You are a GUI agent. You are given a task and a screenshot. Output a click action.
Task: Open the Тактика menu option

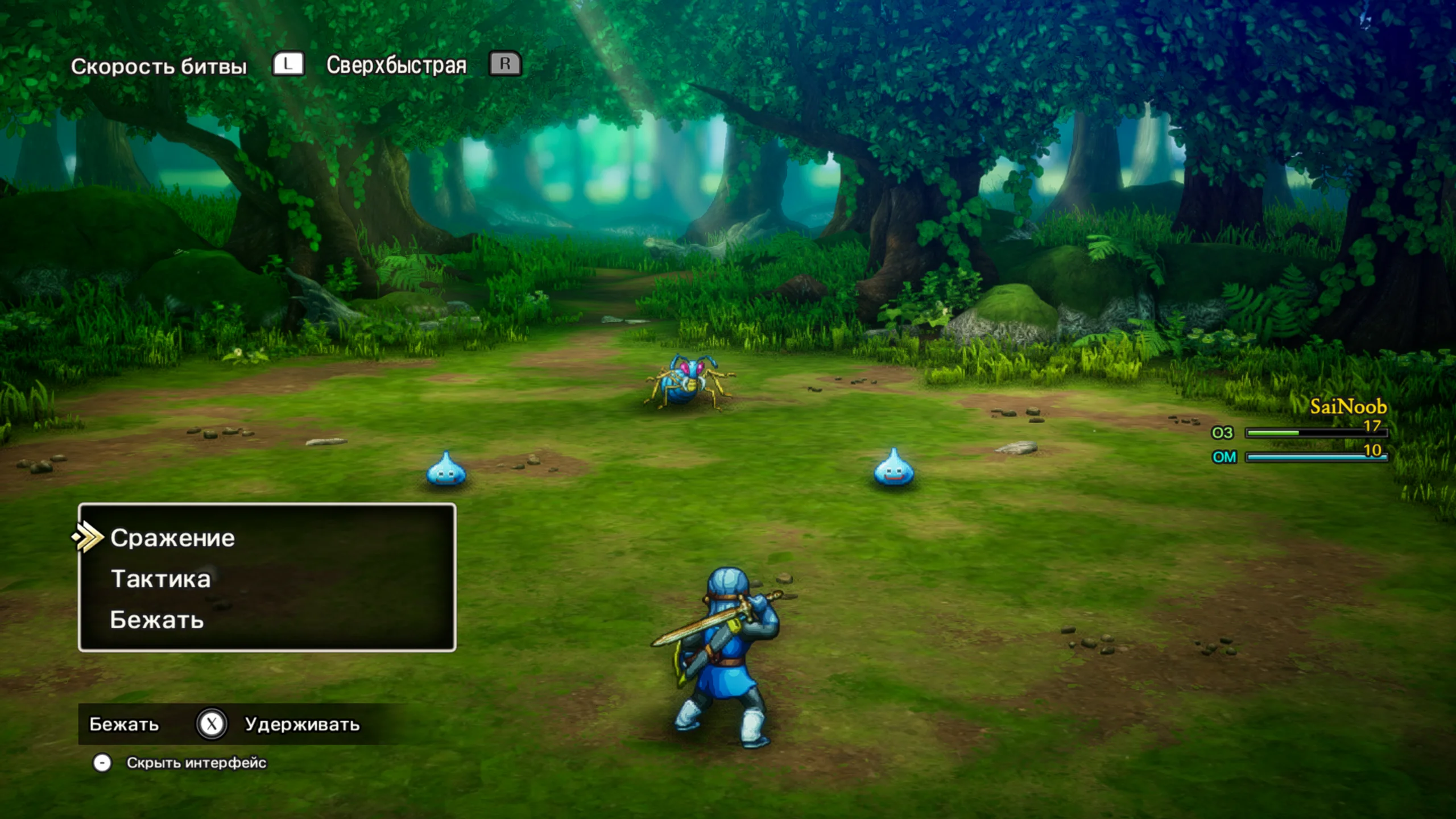coord(160,579)
